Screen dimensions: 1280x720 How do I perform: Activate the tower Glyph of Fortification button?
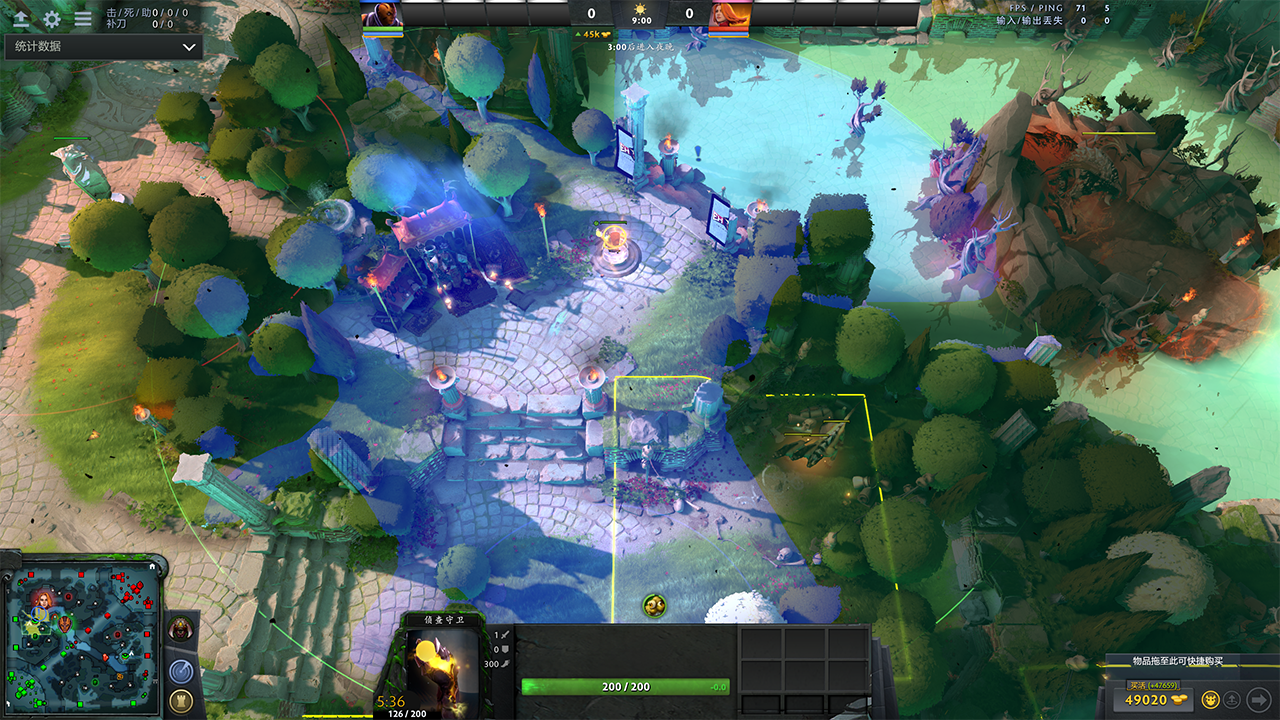[181, 700]
